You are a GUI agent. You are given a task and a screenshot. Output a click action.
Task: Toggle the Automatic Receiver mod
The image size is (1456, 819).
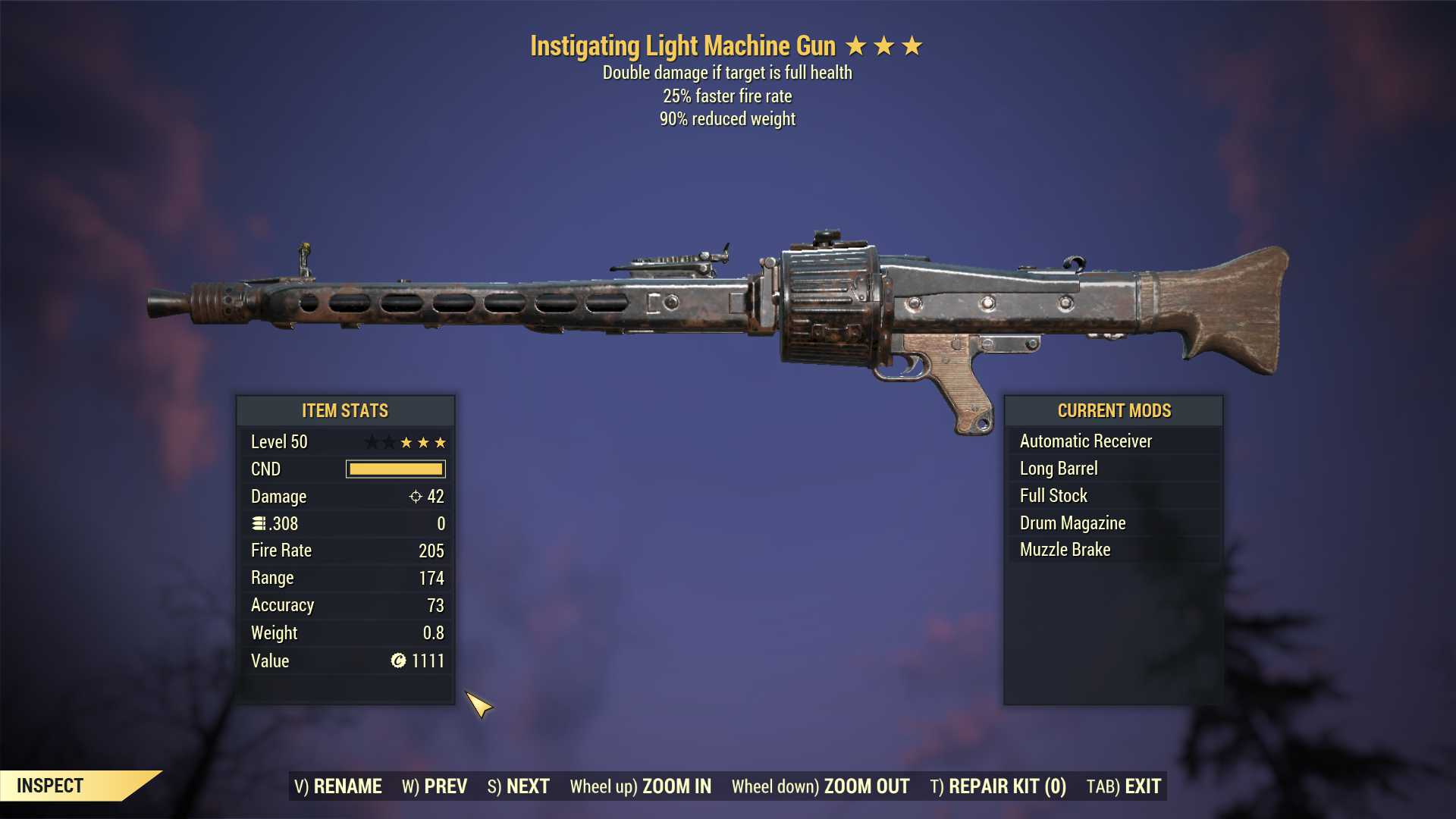click(x=1086, y=441)
